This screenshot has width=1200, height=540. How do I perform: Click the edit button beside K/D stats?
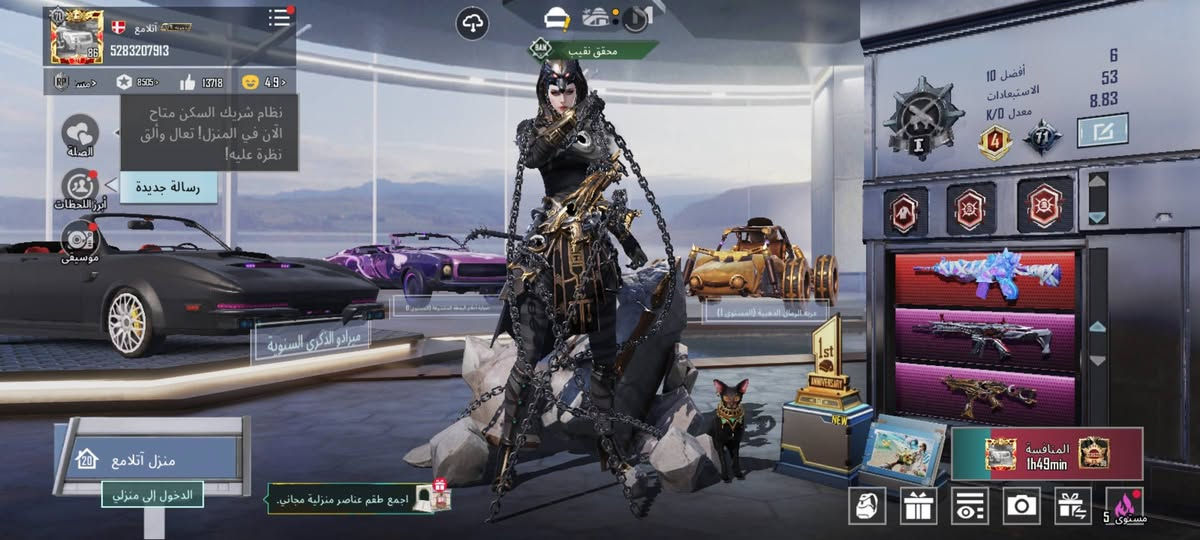coord(1102,130)
